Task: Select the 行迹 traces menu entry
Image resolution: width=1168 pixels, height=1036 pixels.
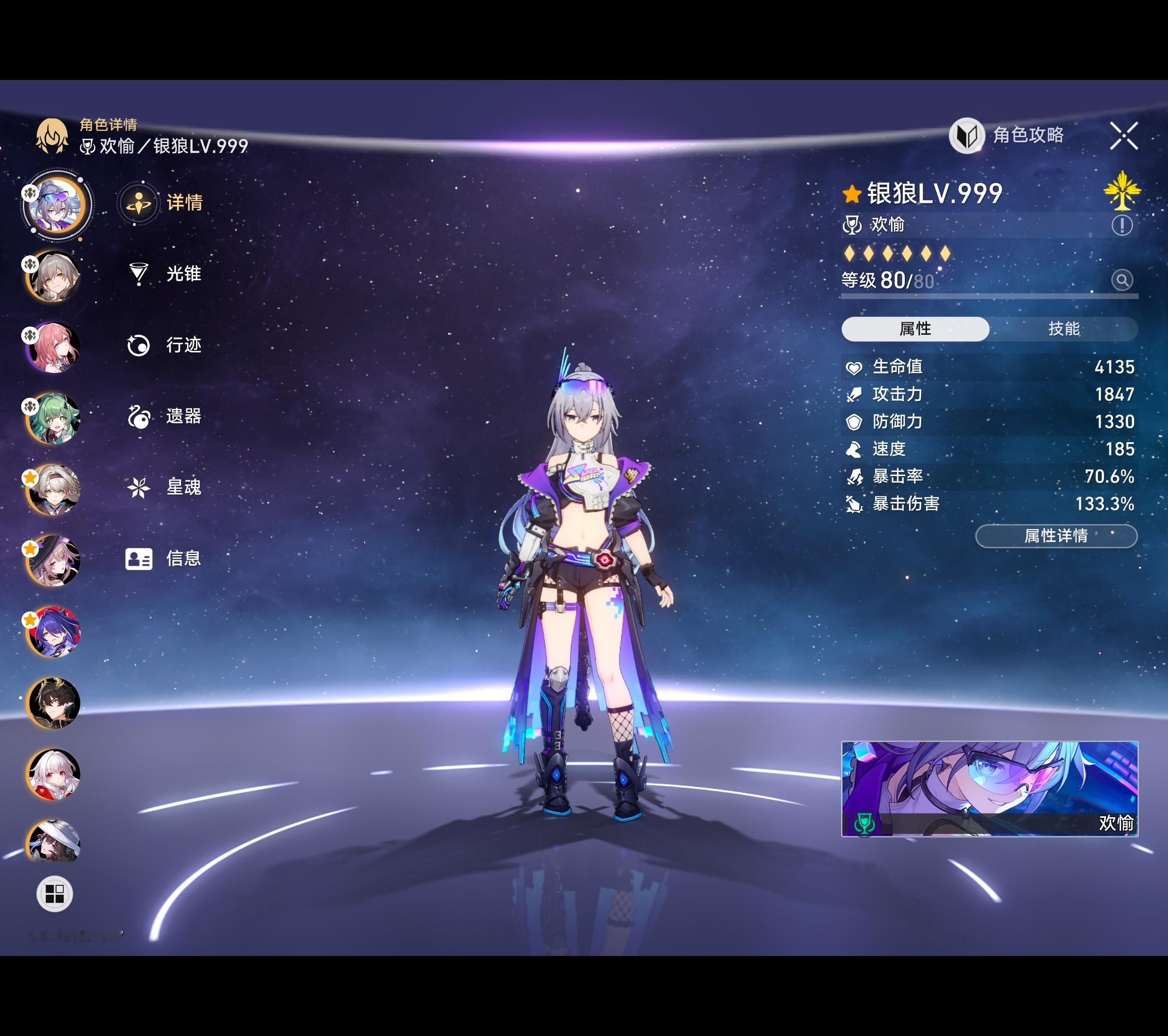Action: click(x=183, y=345)
